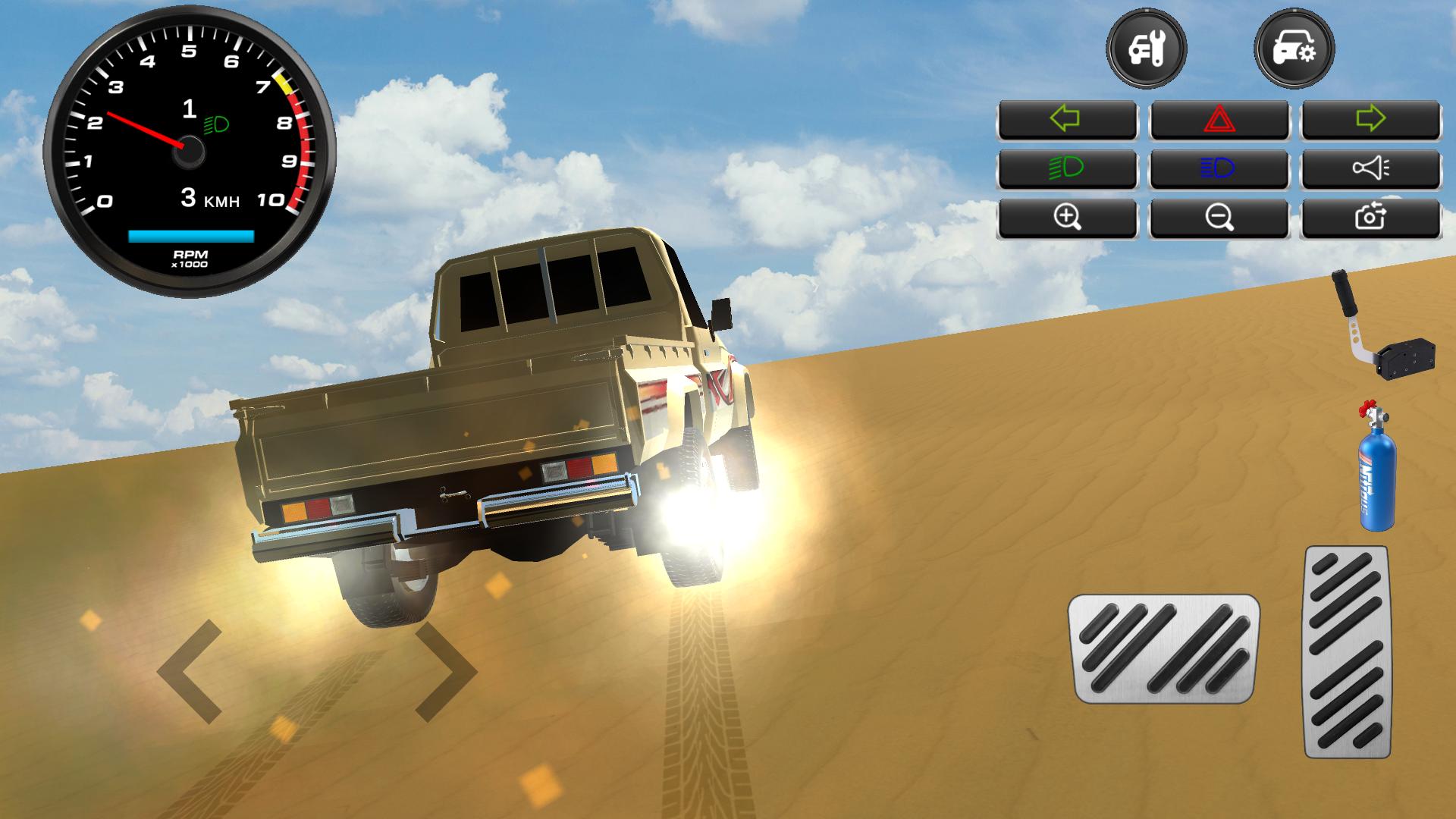This screenshot has width=1456, height=819.
Task: Activate the left turn signal
Action: (1067, 120)
